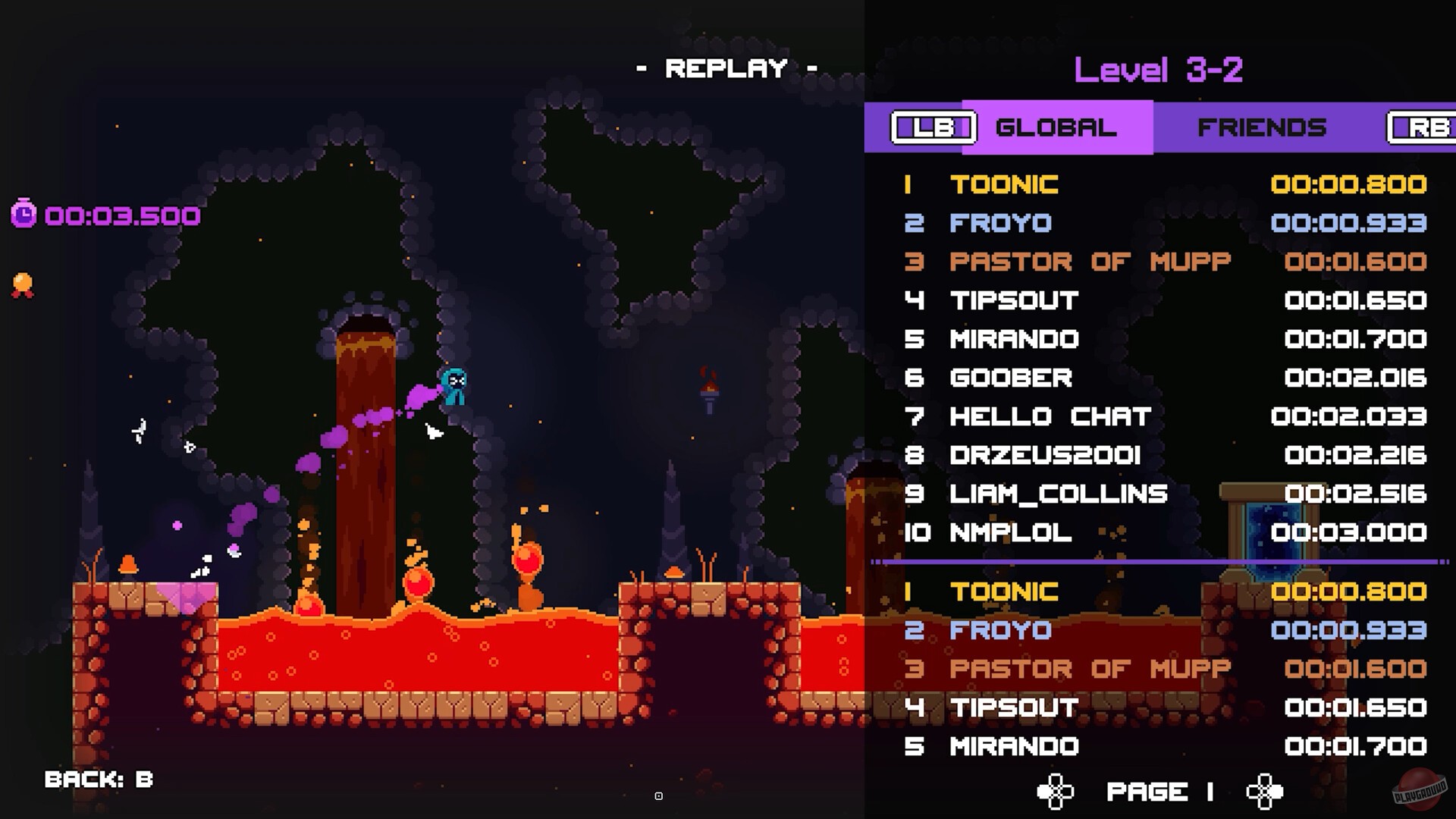Screen dimensions: 1456x819
Task: Click the stopwatch icon next to the replay timer
Action: [23, 216]
